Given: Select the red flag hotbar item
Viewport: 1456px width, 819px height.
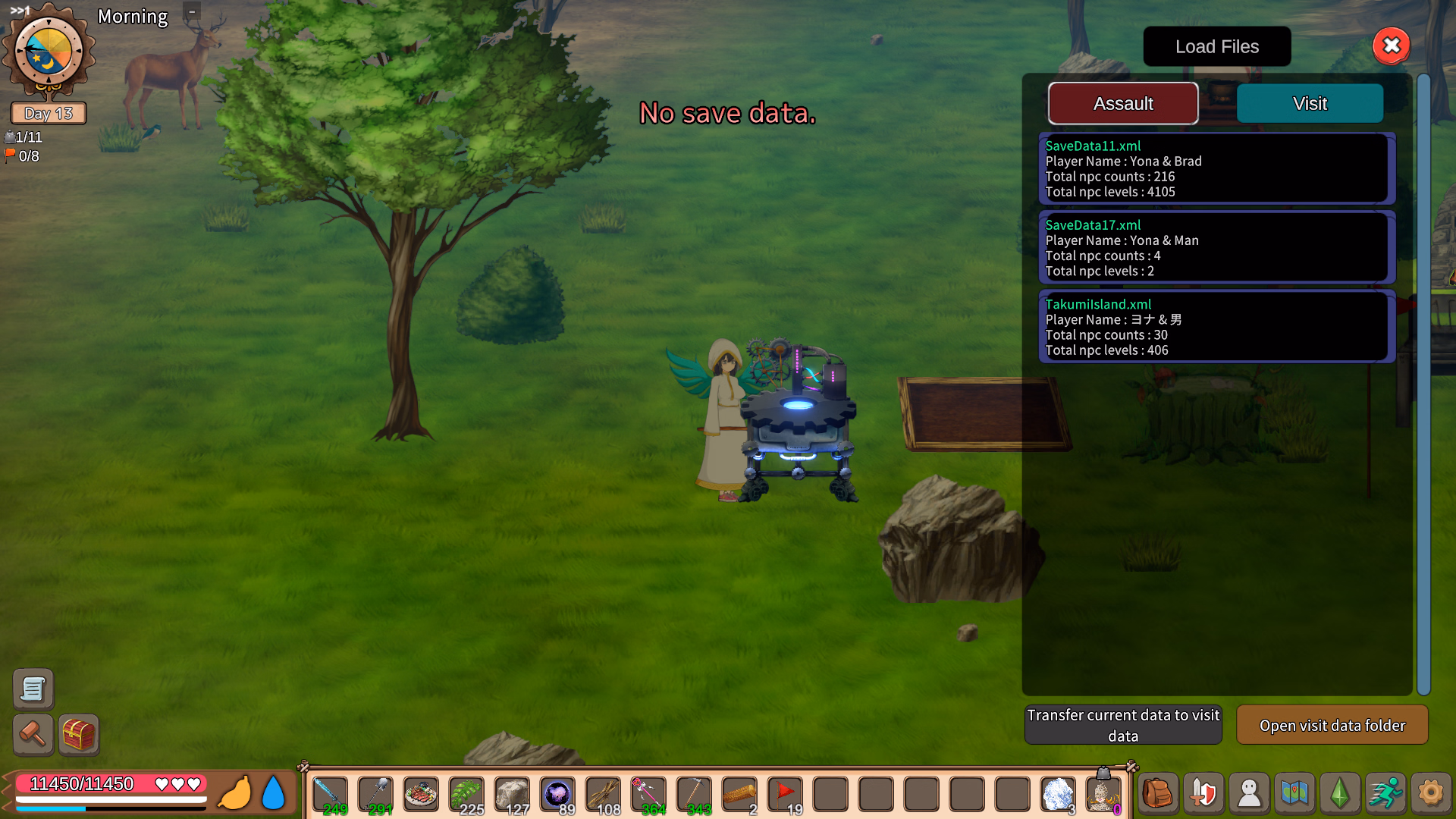Looking at the screenshot, I should [x=785, y=794].
